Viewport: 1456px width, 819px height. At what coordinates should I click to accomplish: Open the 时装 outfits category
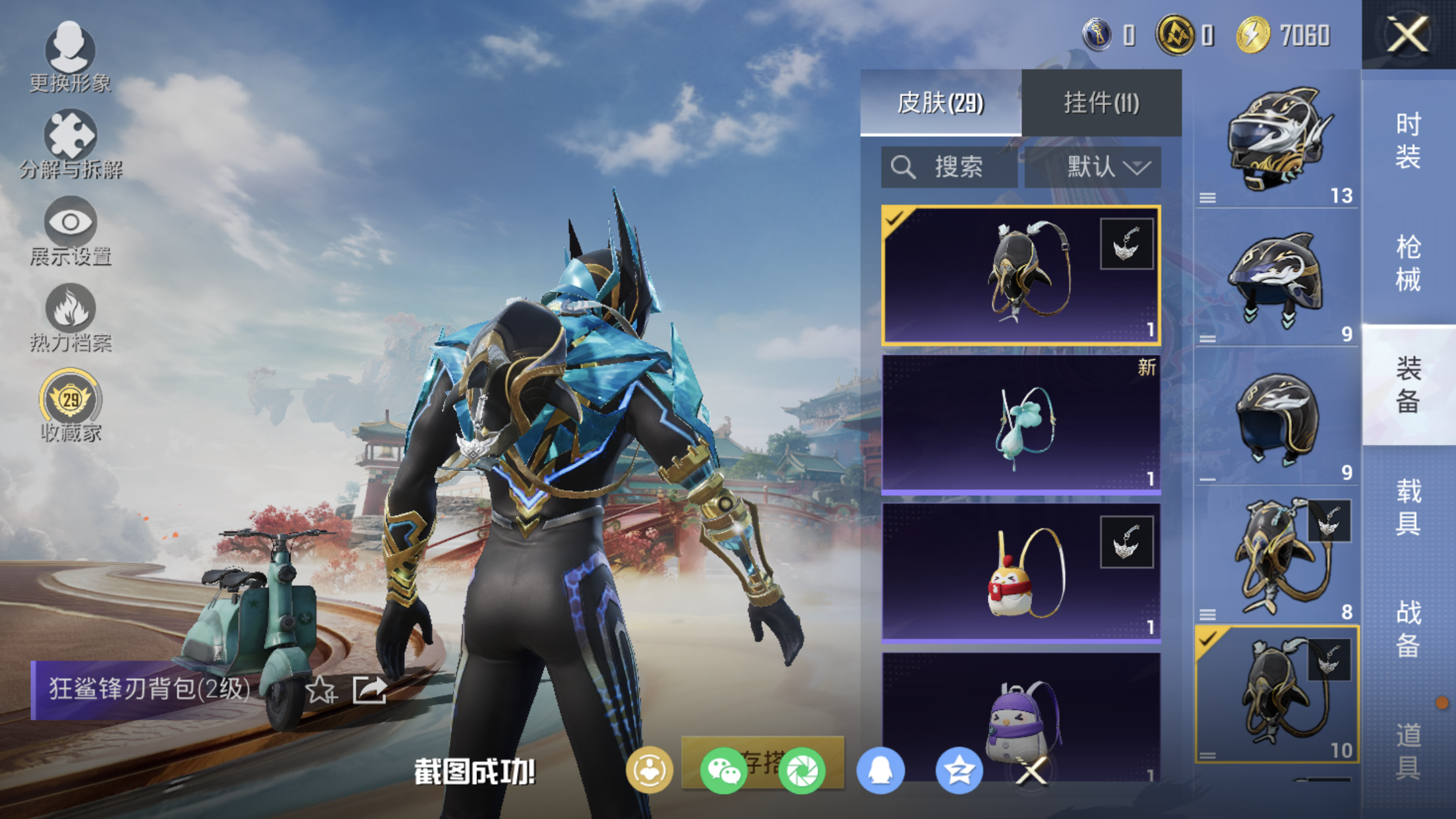[1408, 140]
